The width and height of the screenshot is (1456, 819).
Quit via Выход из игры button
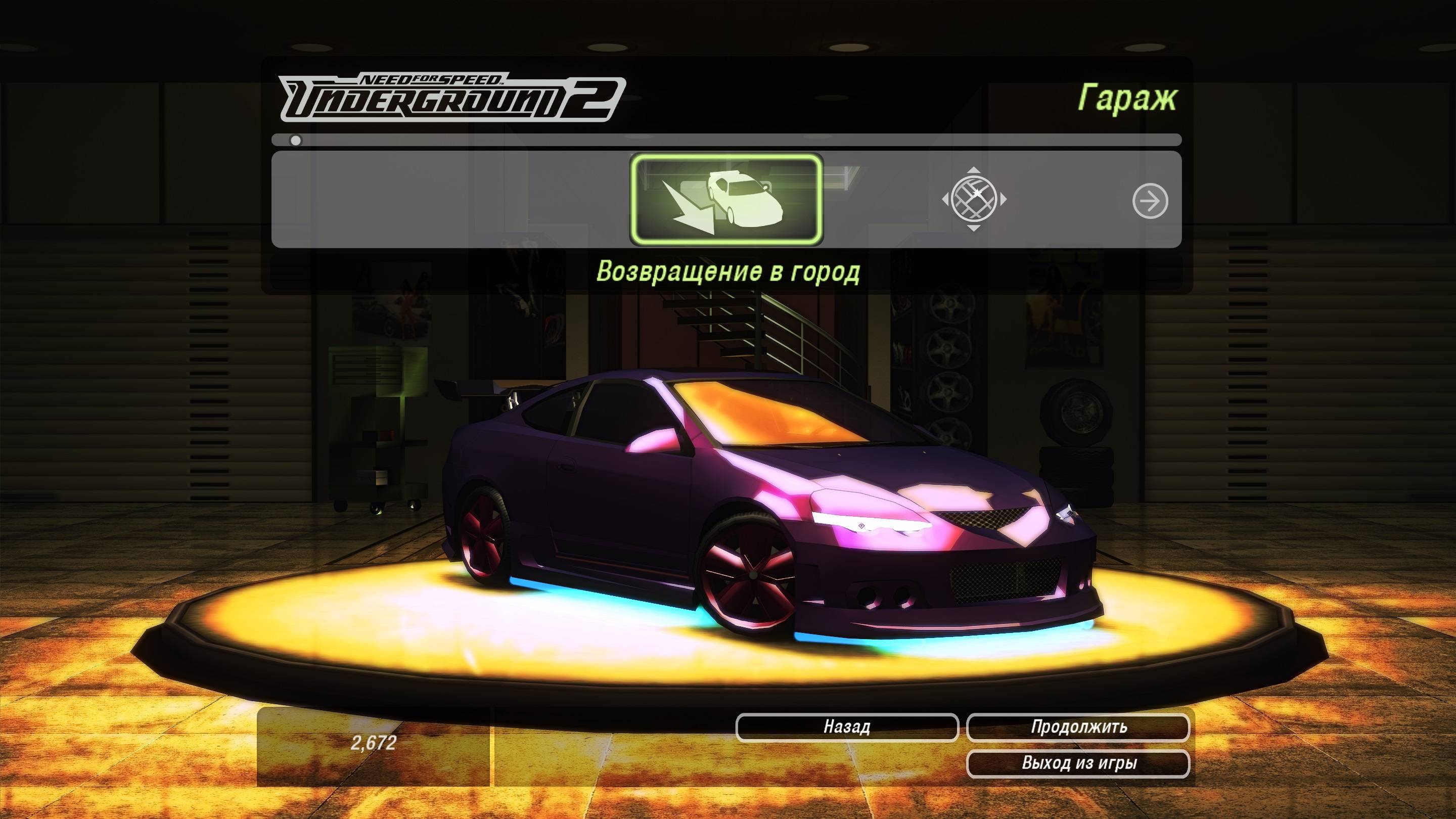point(1078,763)
